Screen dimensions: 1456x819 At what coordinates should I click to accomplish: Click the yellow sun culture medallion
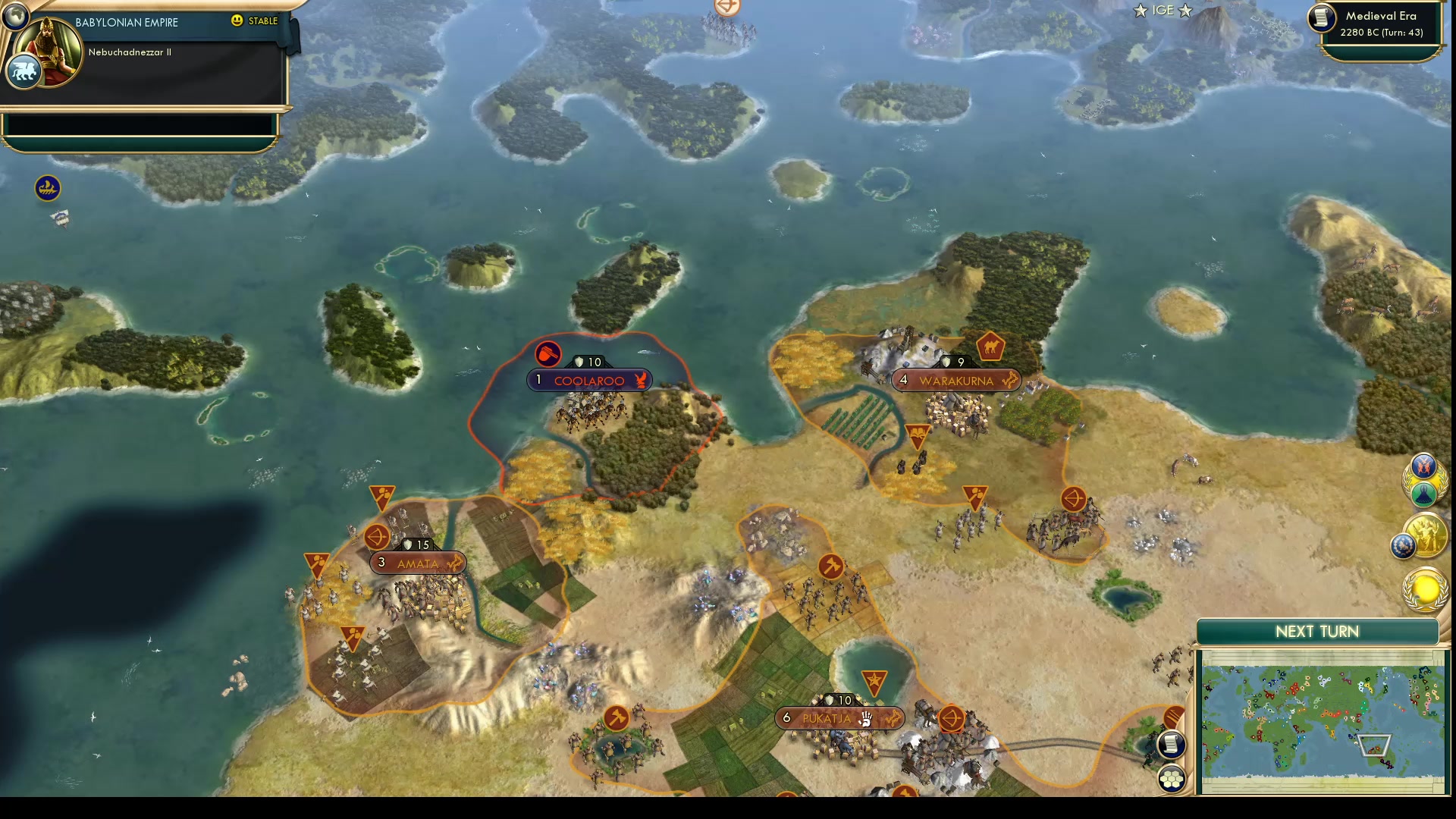[1426, 590]
